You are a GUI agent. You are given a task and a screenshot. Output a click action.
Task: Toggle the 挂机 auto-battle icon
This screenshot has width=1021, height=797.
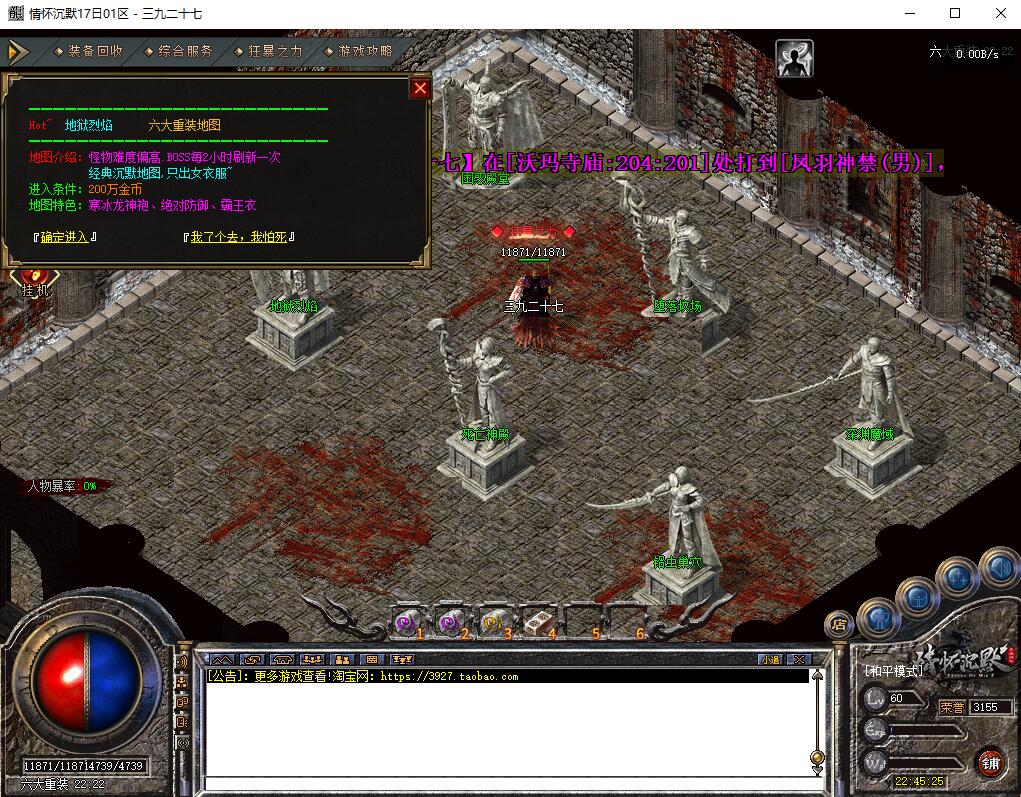point(32,278)
